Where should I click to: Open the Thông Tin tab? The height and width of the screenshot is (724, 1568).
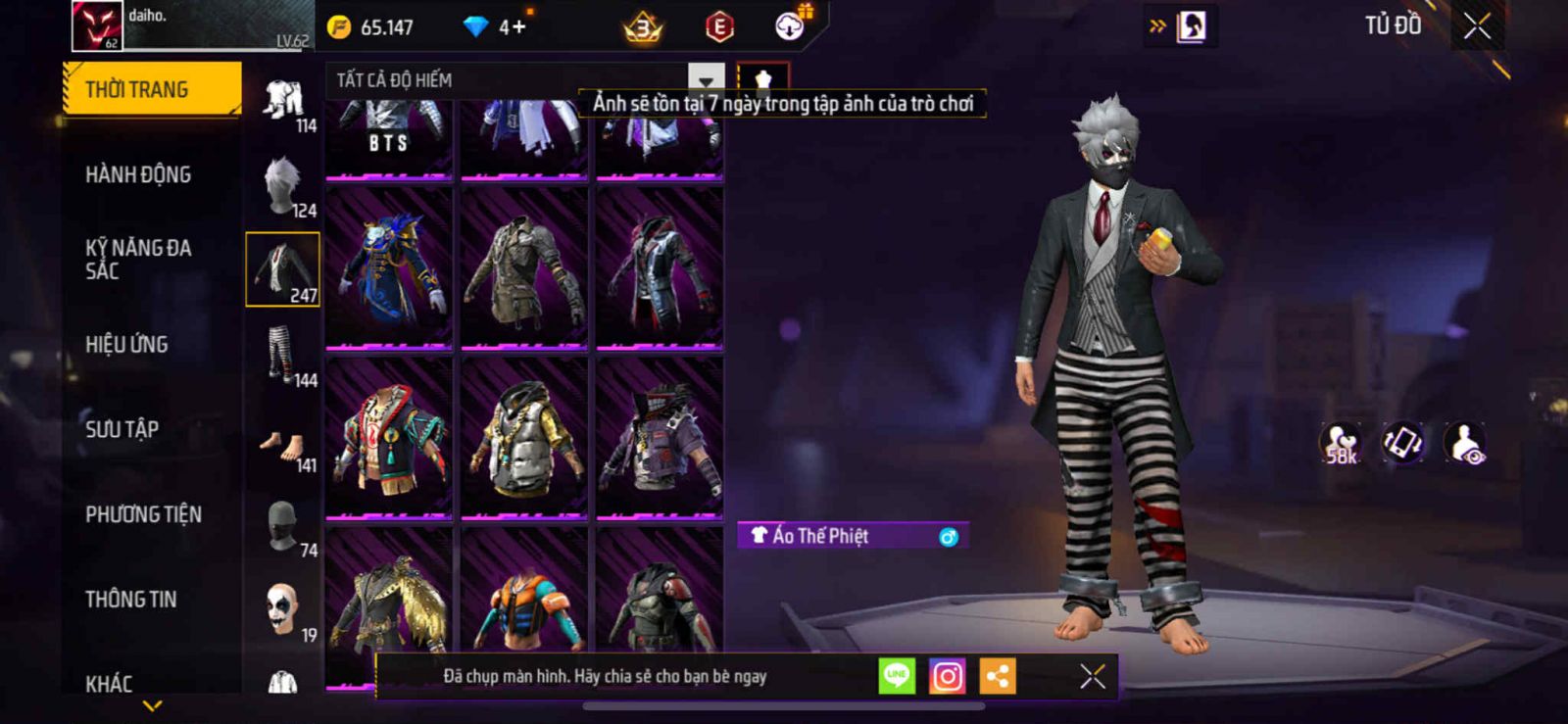click(130, 600)
